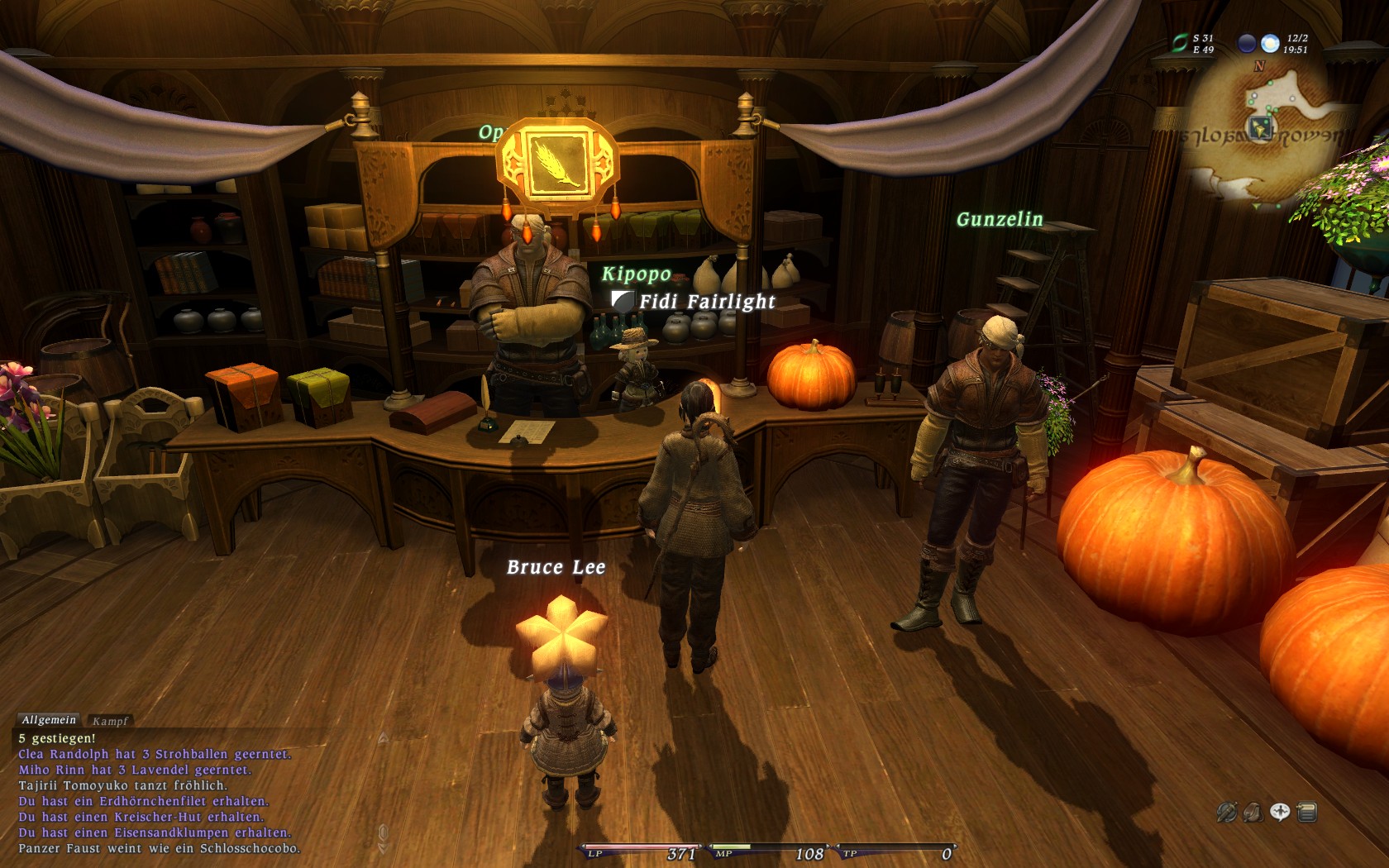Target Gunzelin via his nameplate
The image size is (1389, 868).
coord(1000,219)
